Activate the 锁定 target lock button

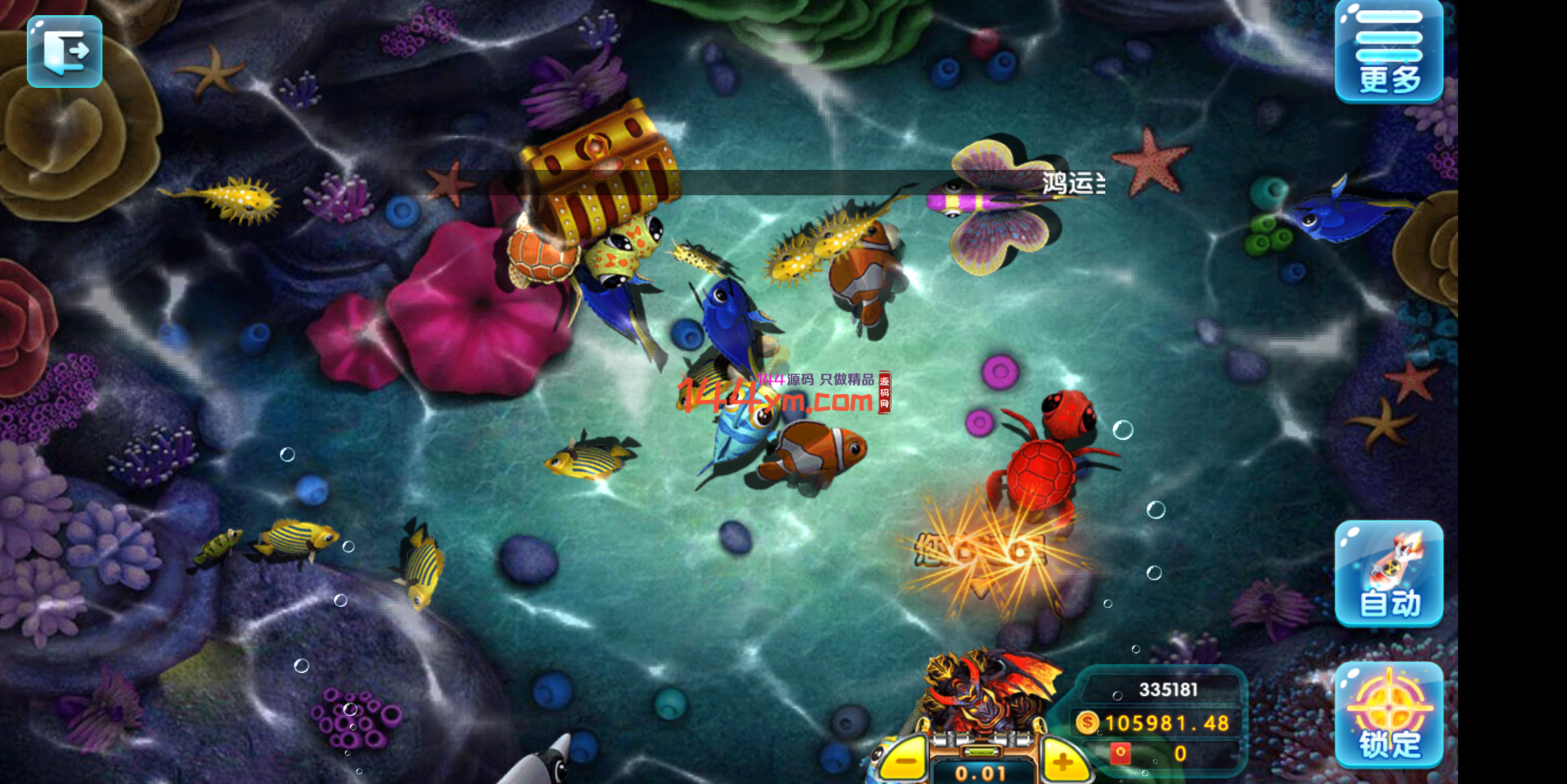coord(1388,714)
